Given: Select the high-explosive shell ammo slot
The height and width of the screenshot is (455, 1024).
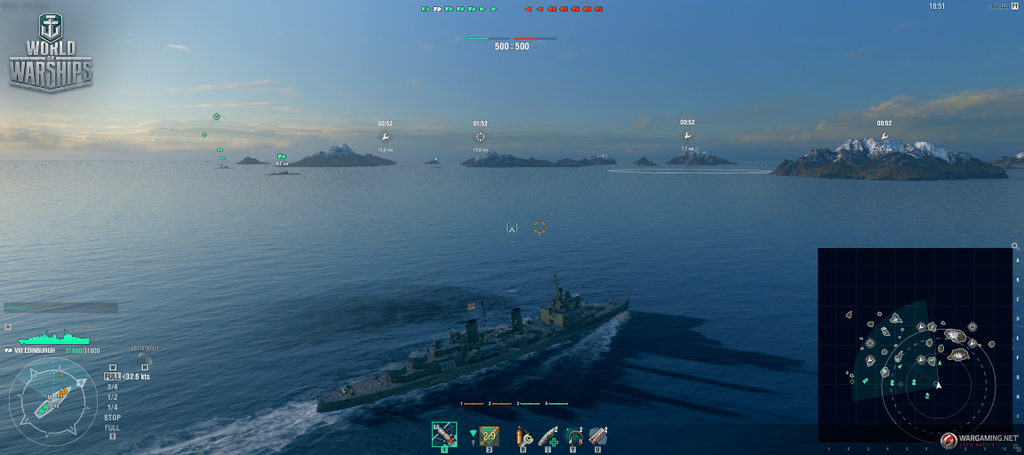Looking at the screenshot, I should [x=444, y=435].
